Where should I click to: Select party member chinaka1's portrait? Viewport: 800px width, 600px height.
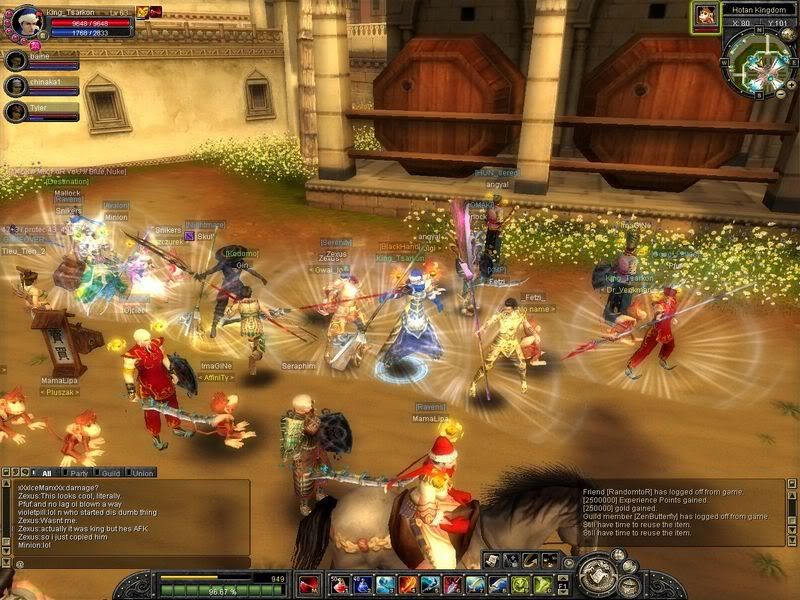coord(15,86)
